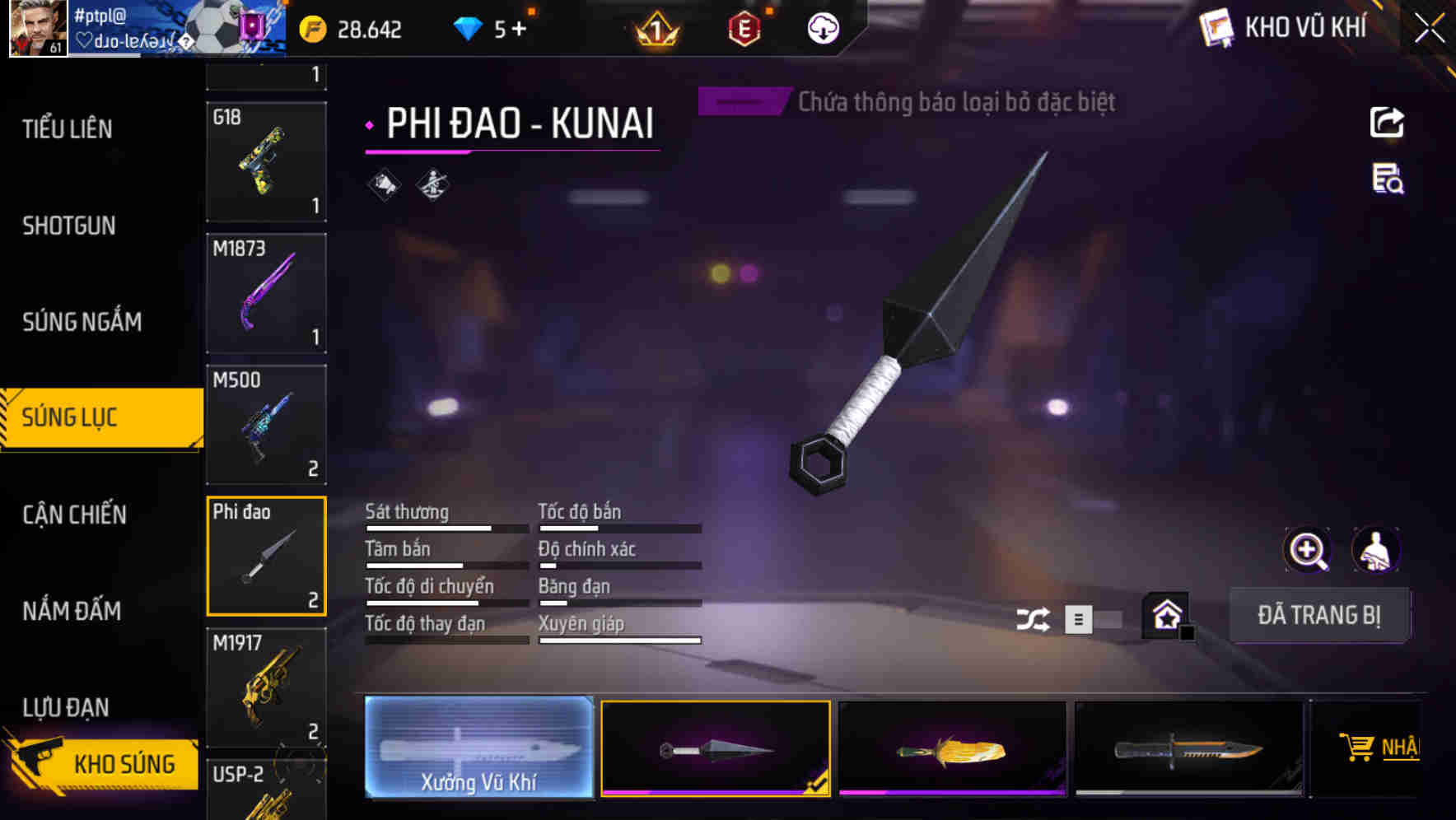The width and height of the screenshot is (1456, 820).
Task: Open the share icon top right
Action: [x=1386, y=122]
